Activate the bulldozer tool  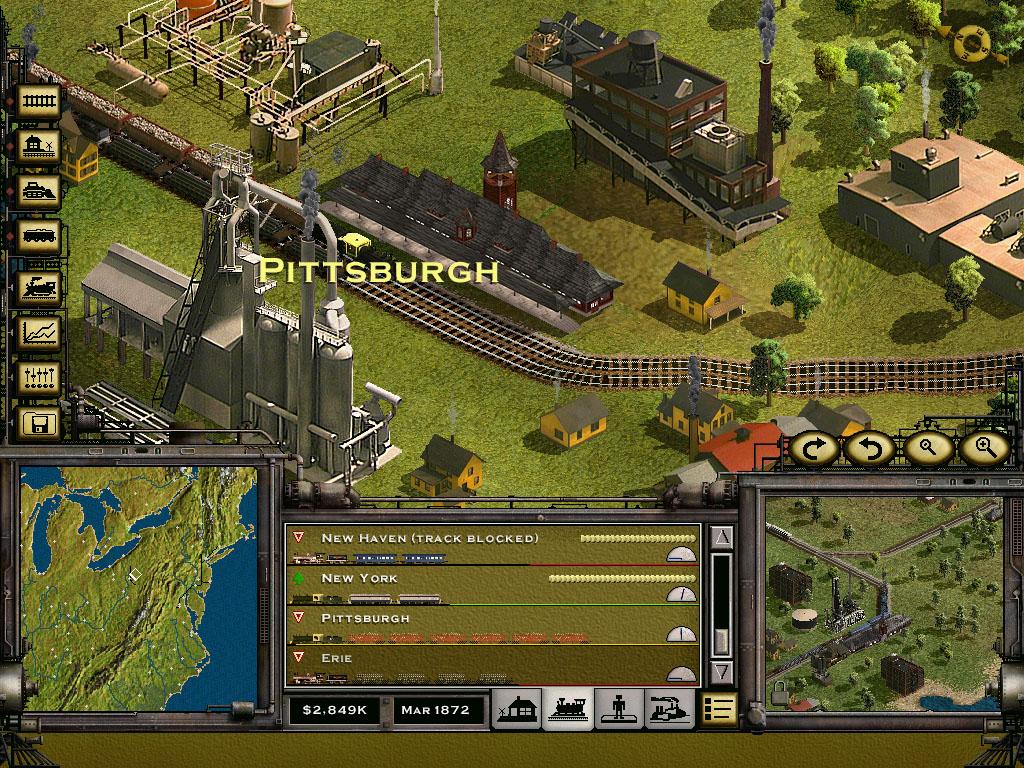click(40, 194)
